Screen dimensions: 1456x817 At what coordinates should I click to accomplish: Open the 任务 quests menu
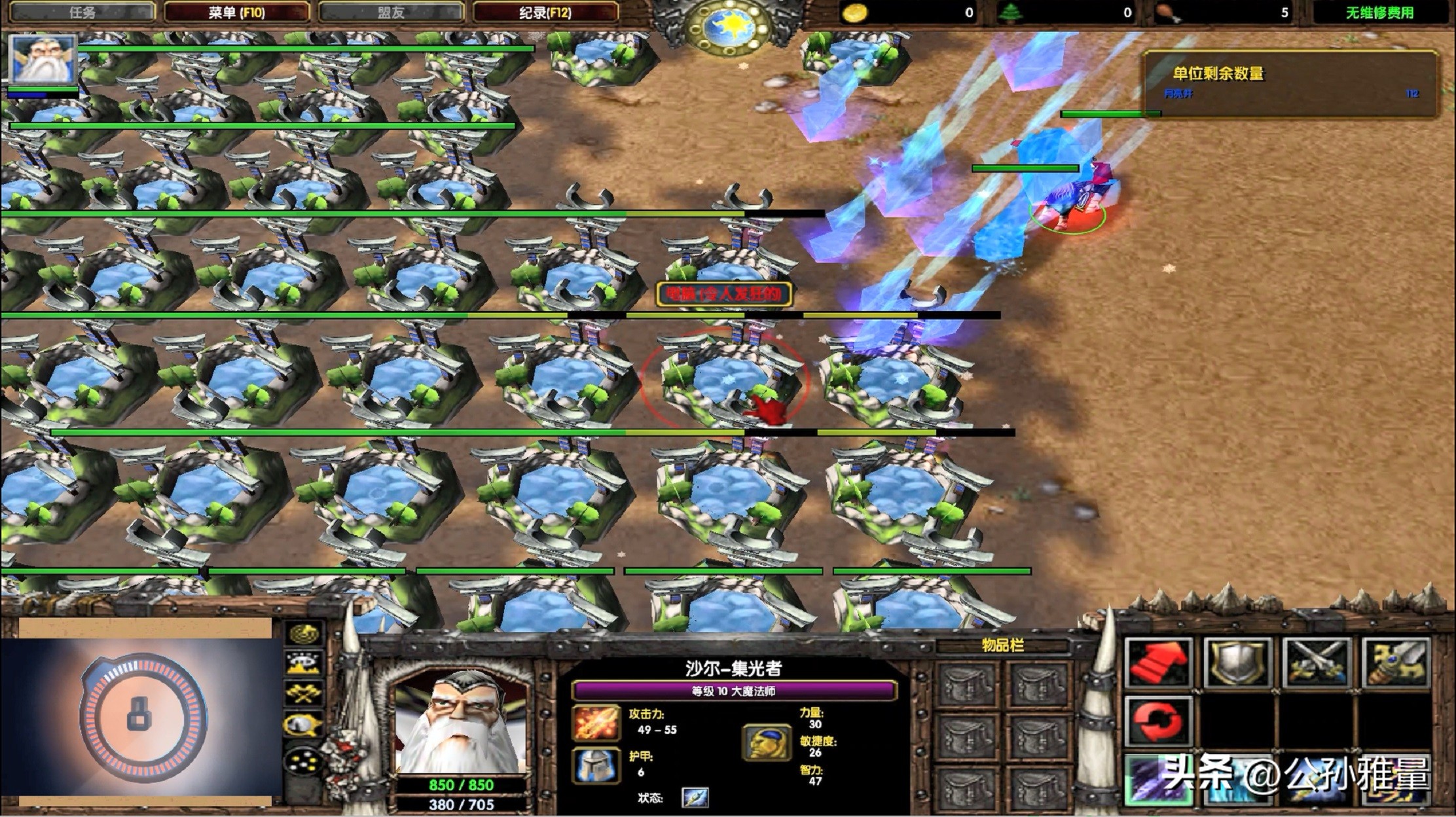click(x=82, y=12)
